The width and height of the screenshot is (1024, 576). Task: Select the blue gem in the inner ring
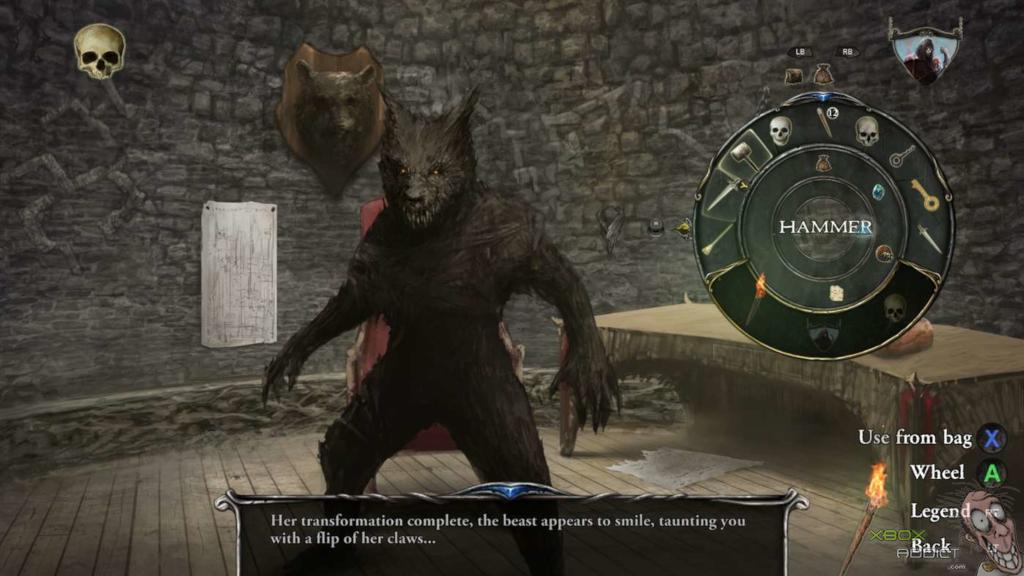click(878, 191)
